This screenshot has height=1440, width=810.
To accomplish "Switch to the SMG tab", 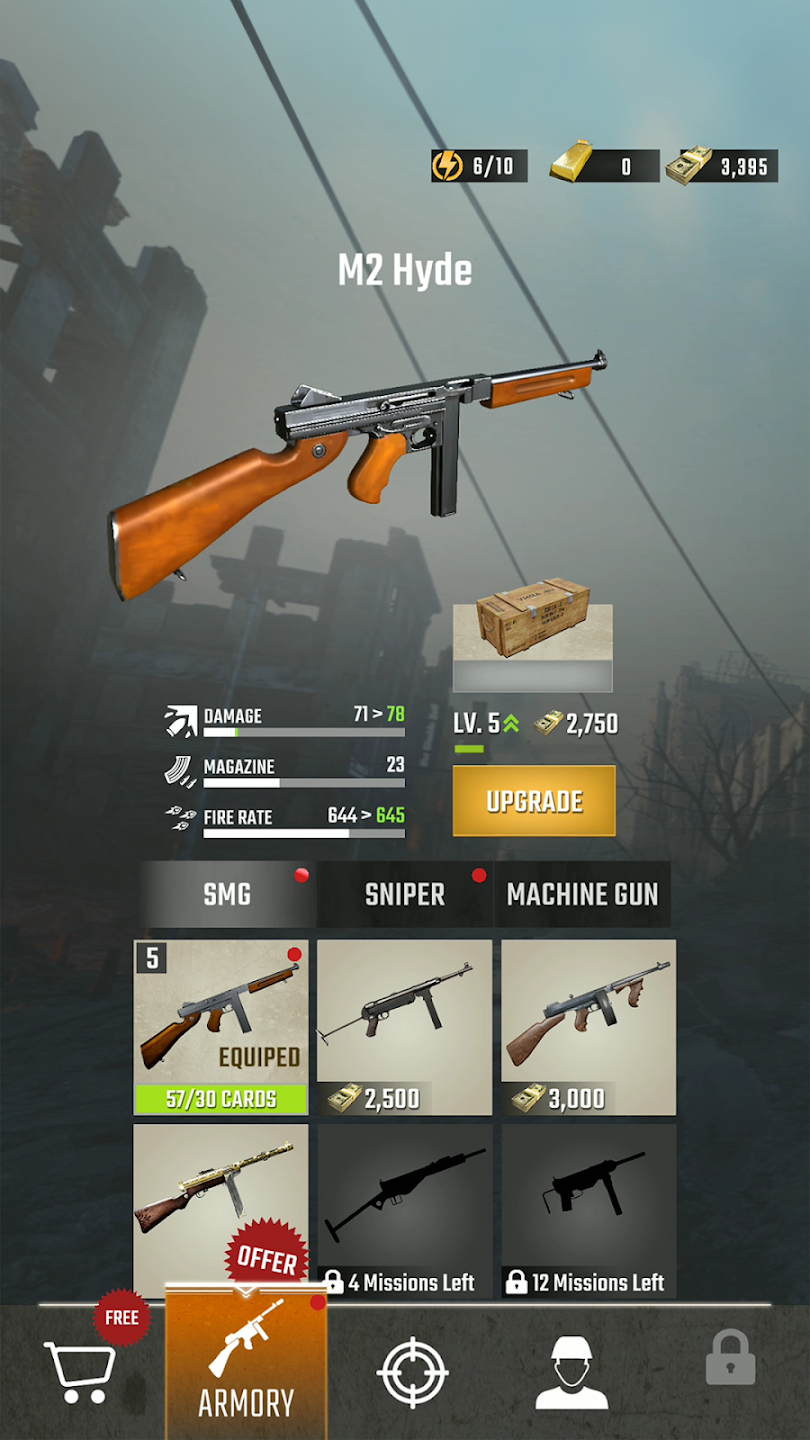I will click(x=227, y=894).
